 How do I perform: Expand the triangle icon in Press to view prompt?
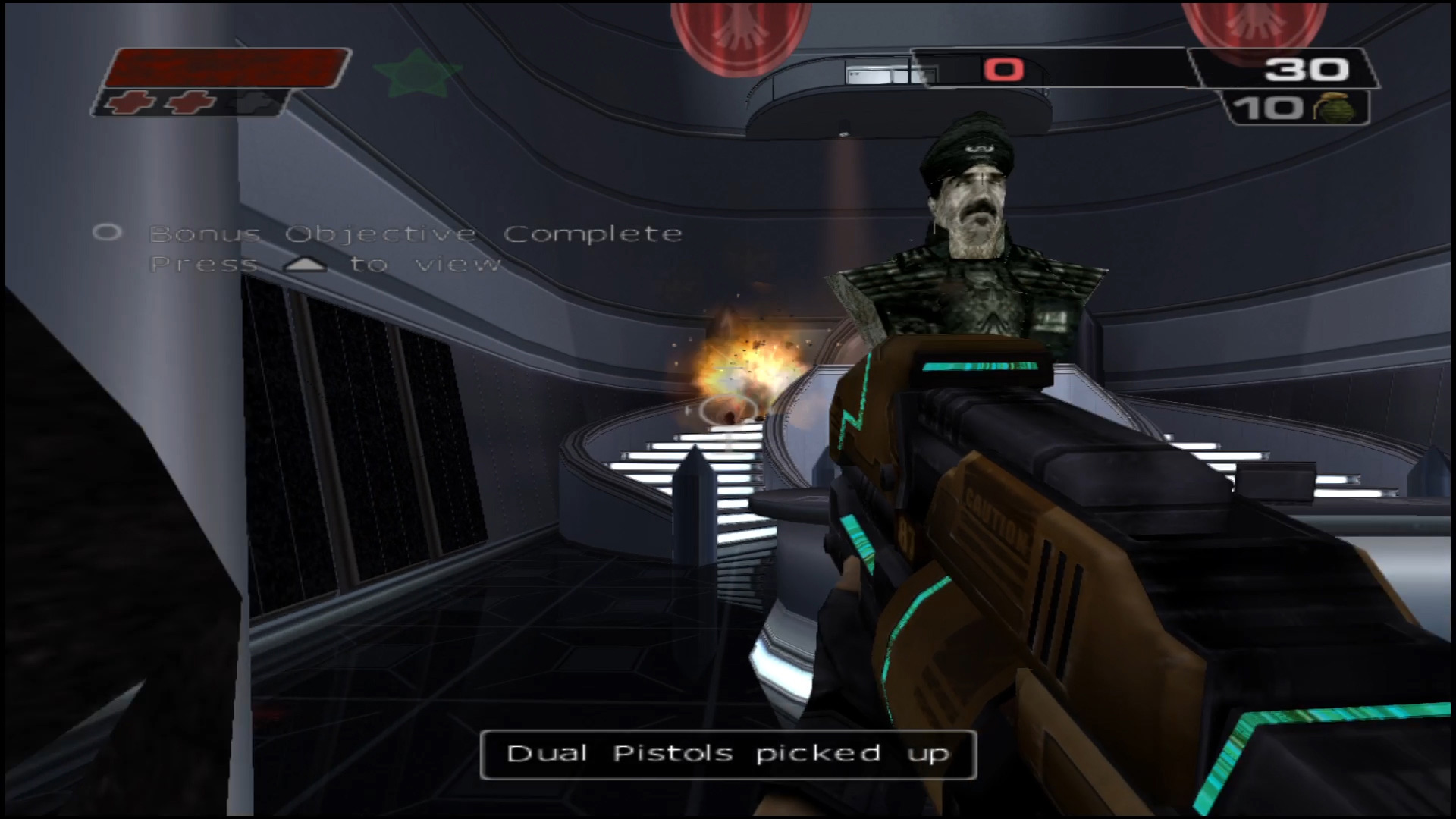click(x=306, y=263)
